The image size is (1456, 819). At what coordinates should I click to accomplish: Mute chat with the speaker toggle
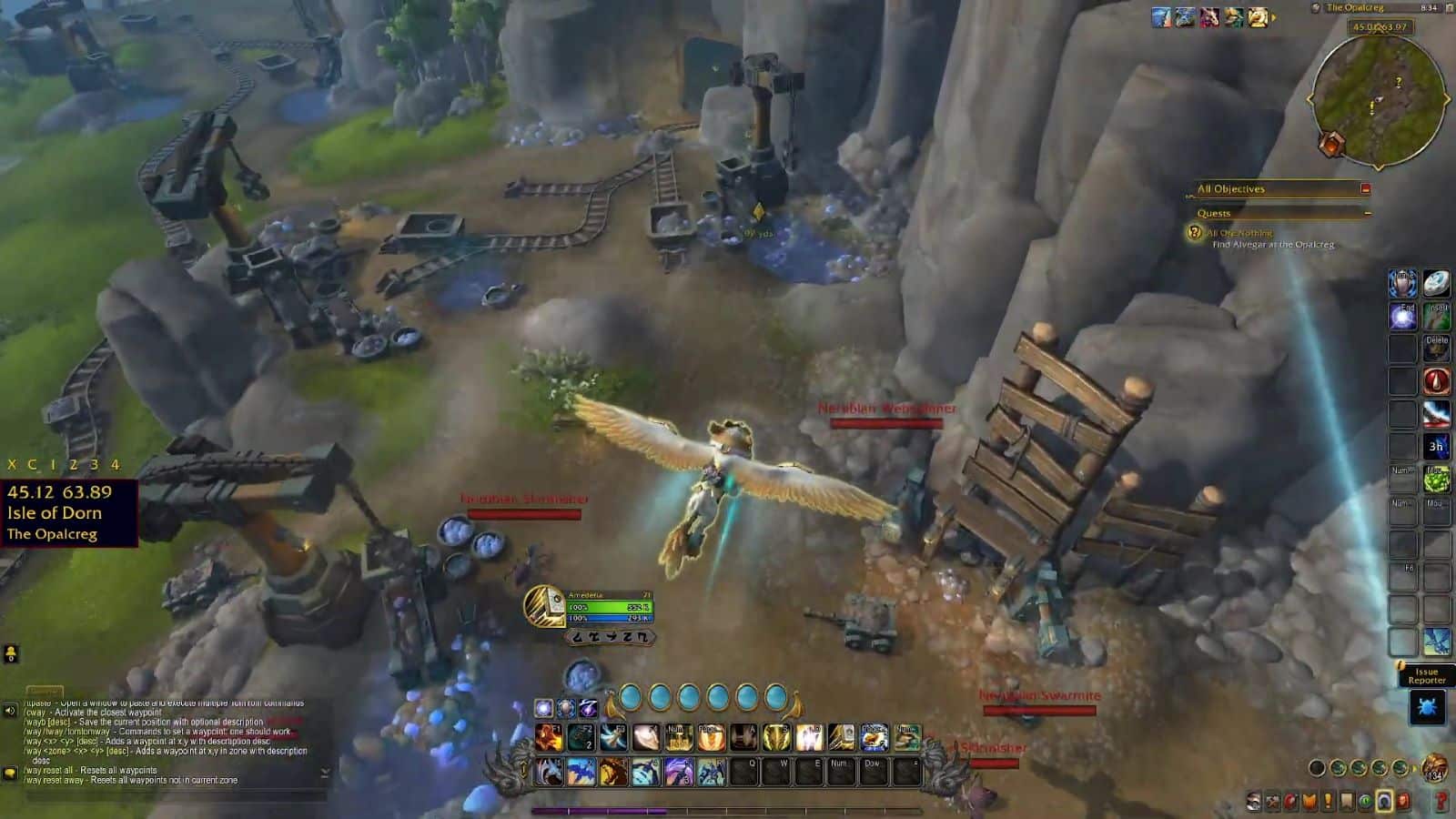pos(9,710)
